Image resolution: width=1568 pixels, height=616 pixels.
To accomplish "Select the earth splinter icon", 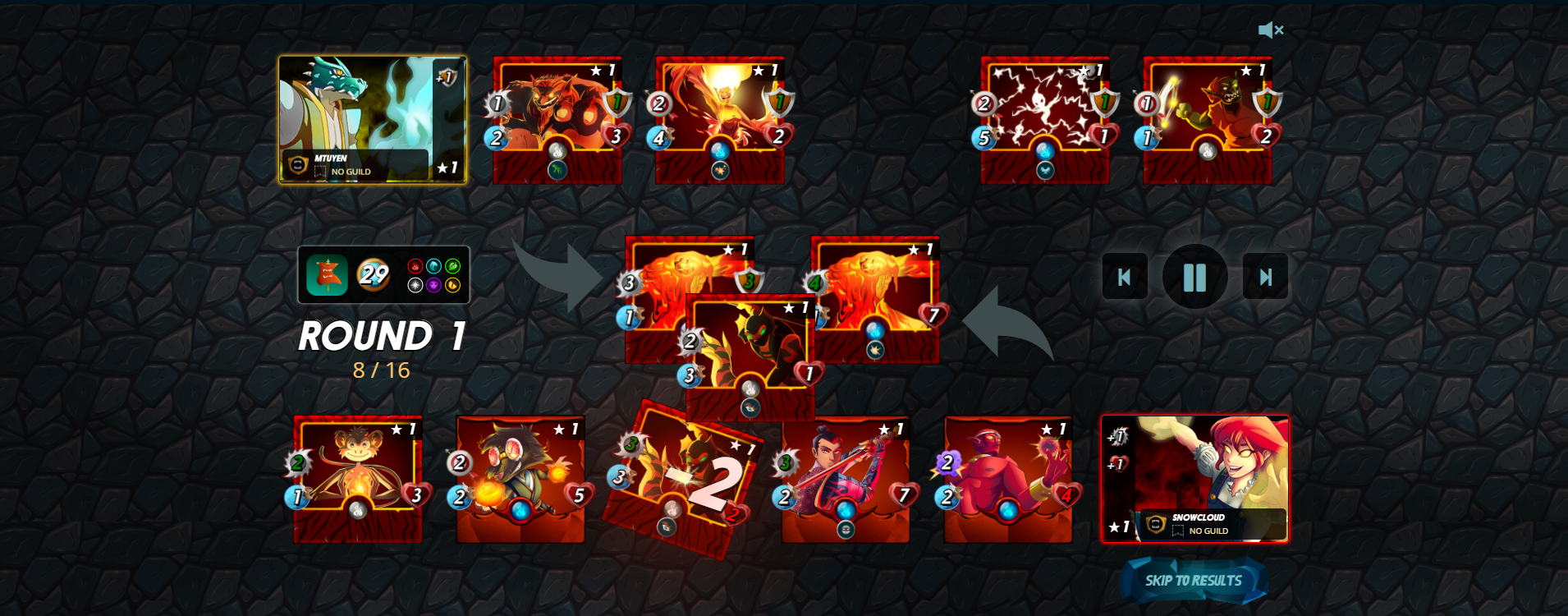I will pos(452,266).
